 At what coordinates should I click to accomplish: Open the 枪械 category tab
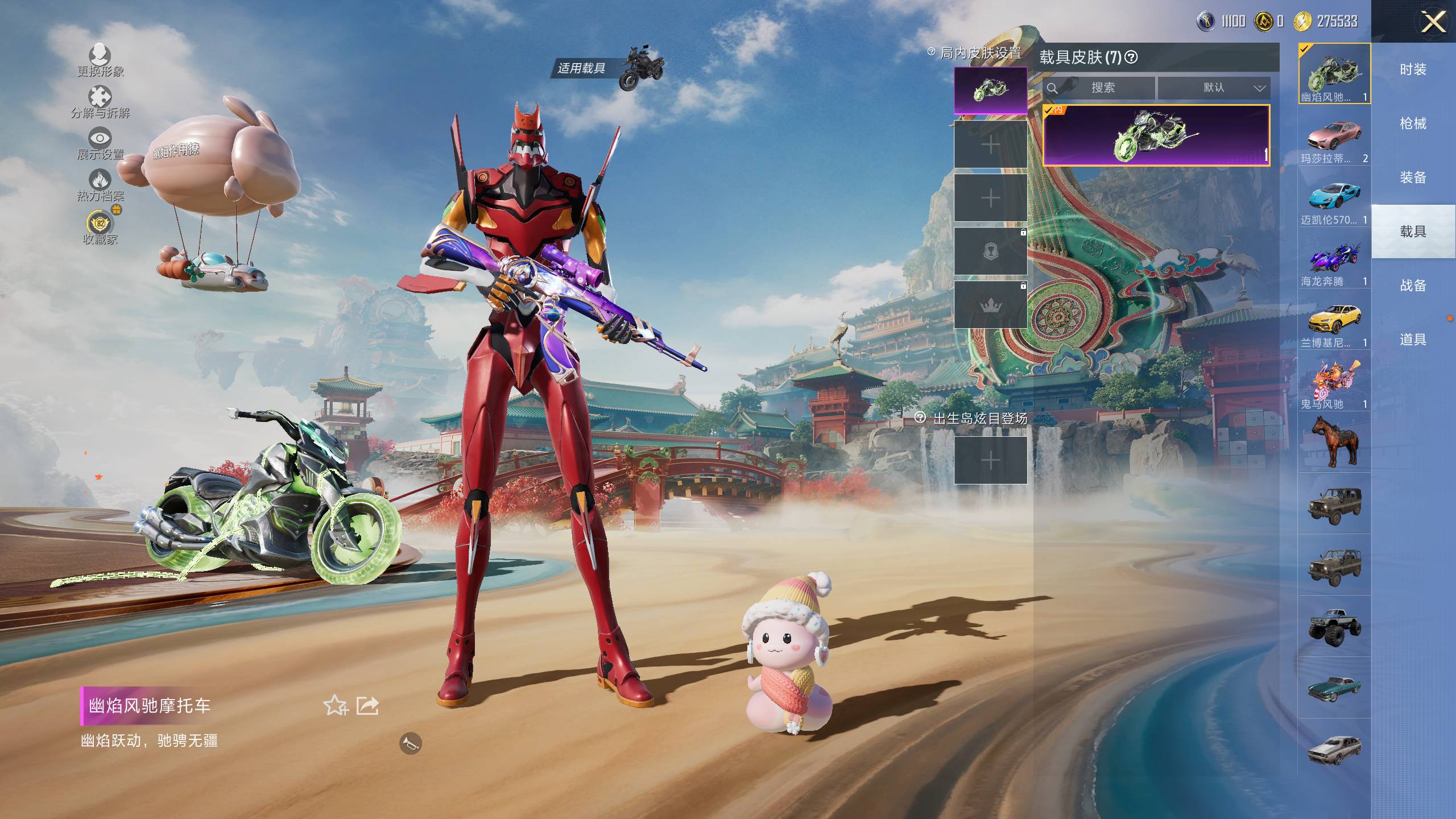tap(1413, 123)
